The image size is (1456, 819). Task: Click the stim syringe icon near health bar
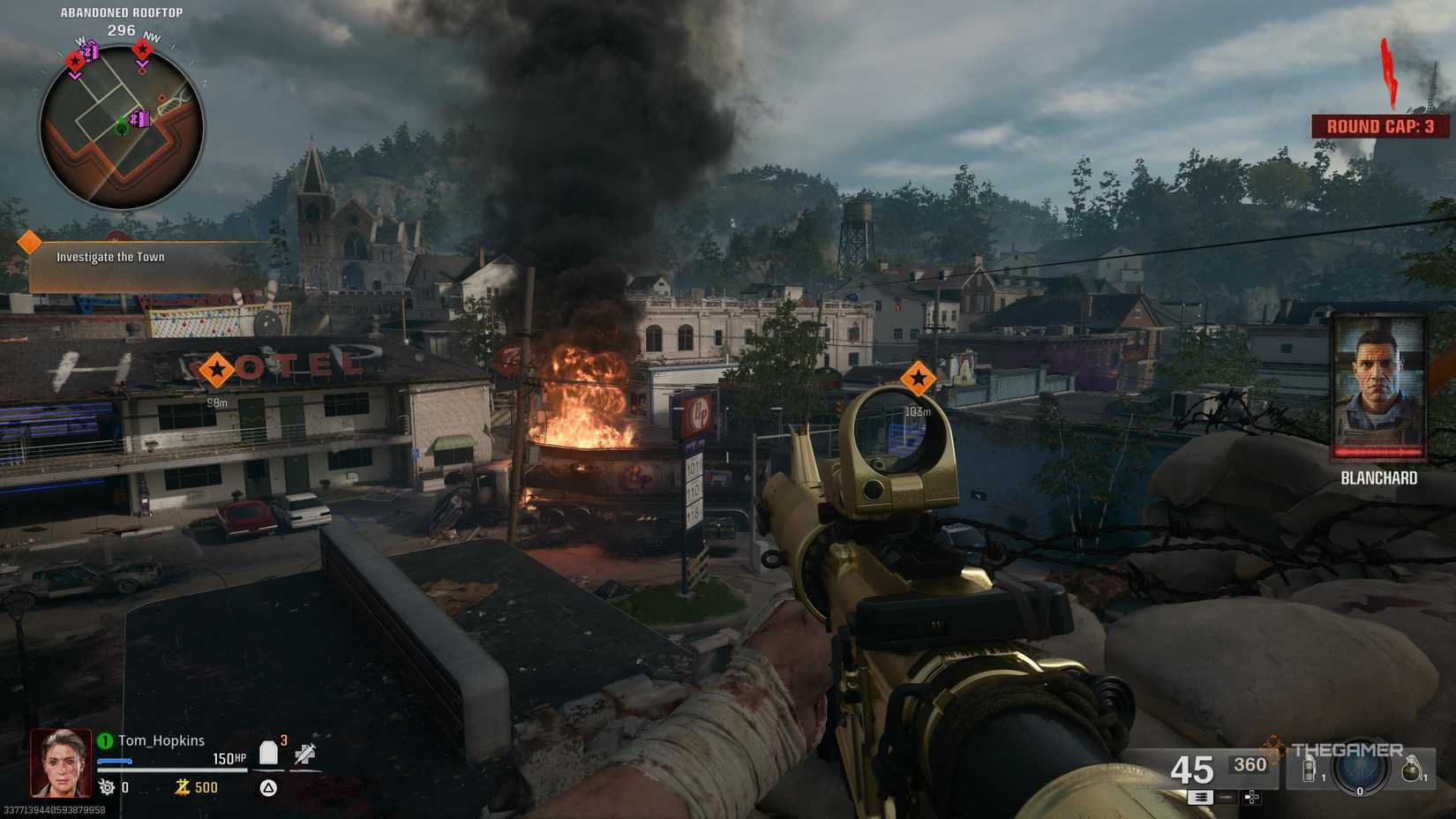point(304,752)
